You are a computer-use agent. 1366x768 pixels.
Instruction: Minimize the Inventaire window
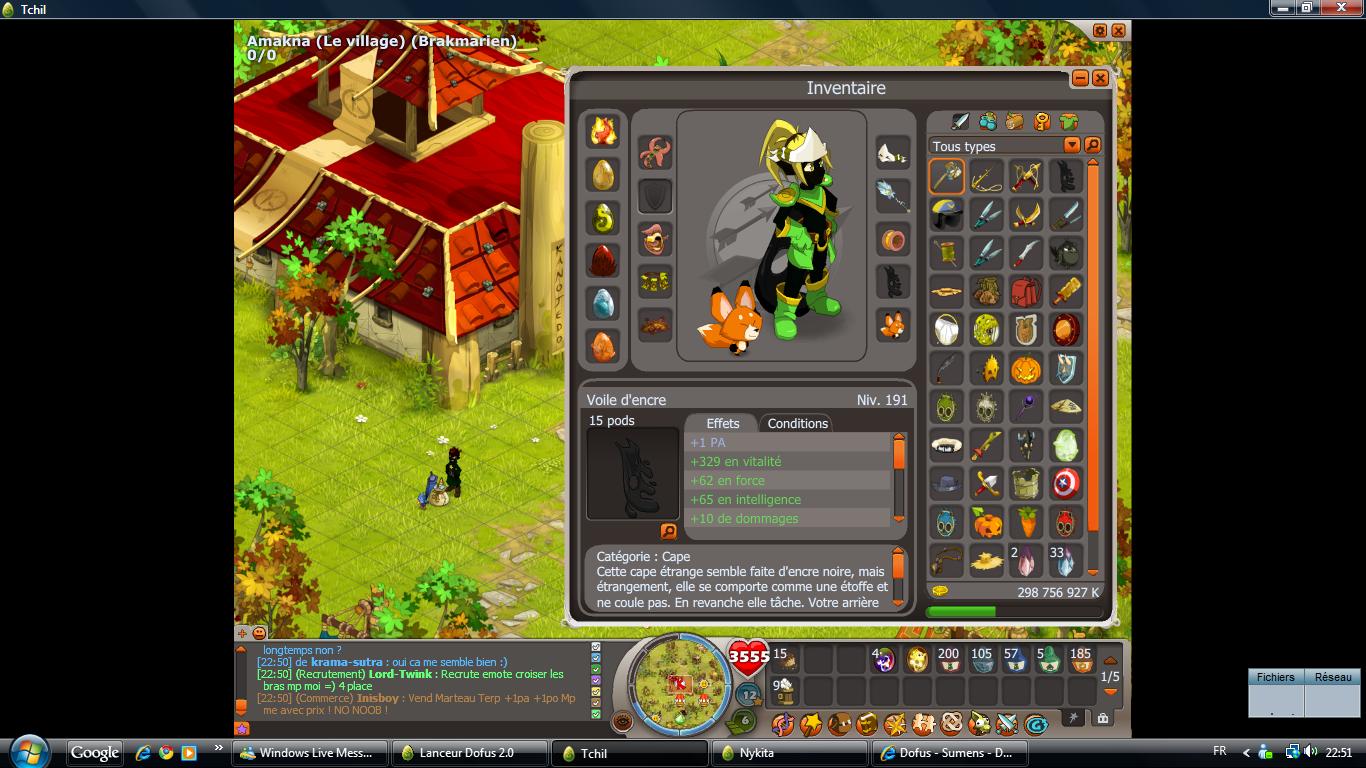tap(1081, 78)
